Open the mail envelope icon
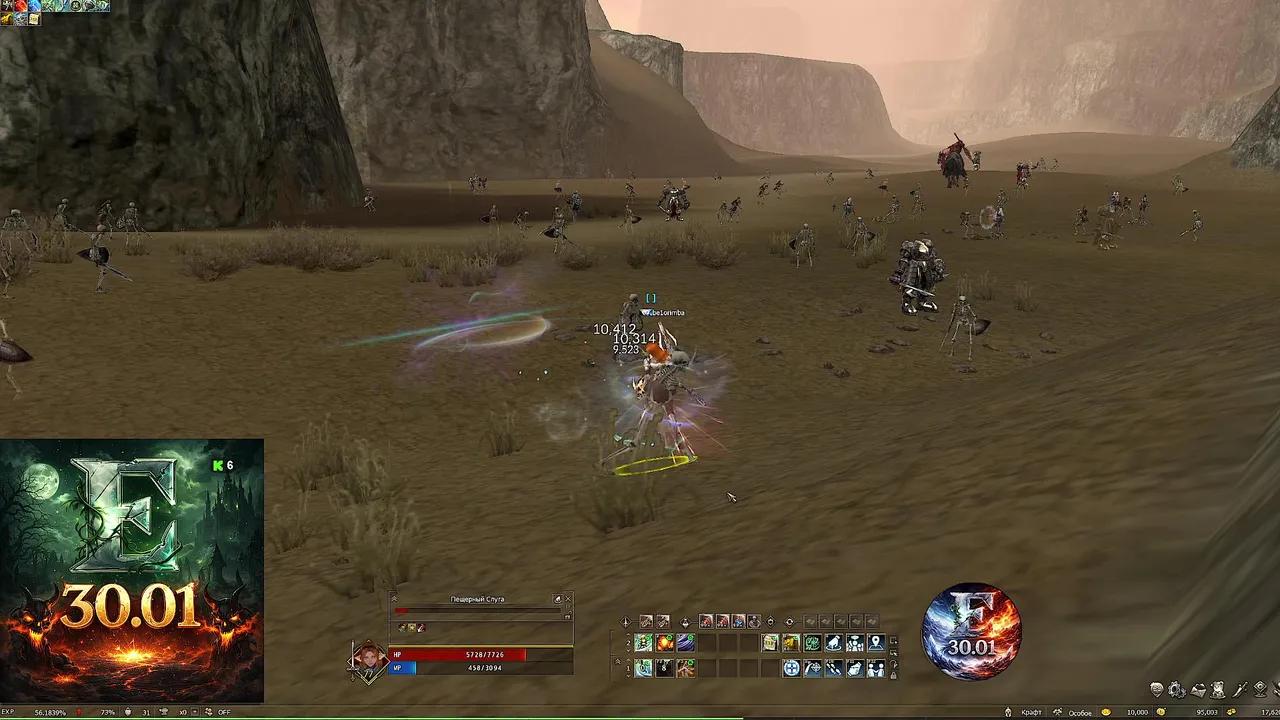Screen dimensions: 1280x720 coord(1198,691)
